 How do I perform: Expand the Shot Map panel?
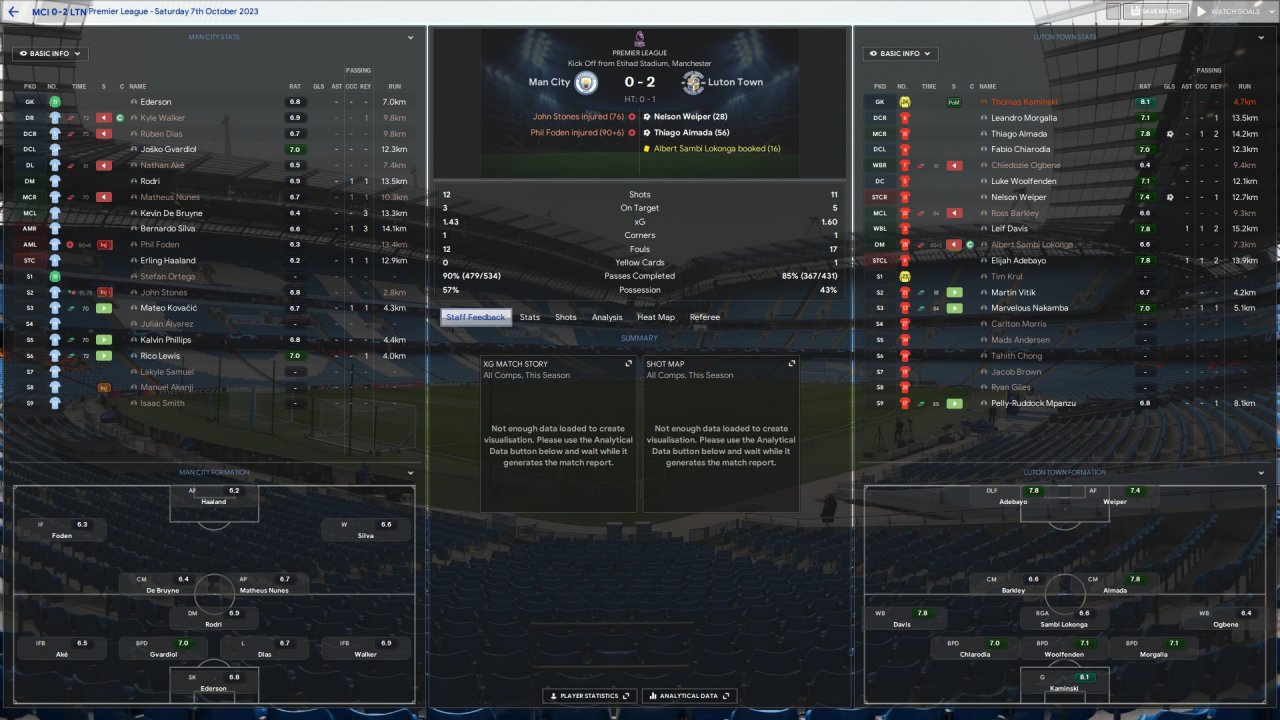point(792,364)
